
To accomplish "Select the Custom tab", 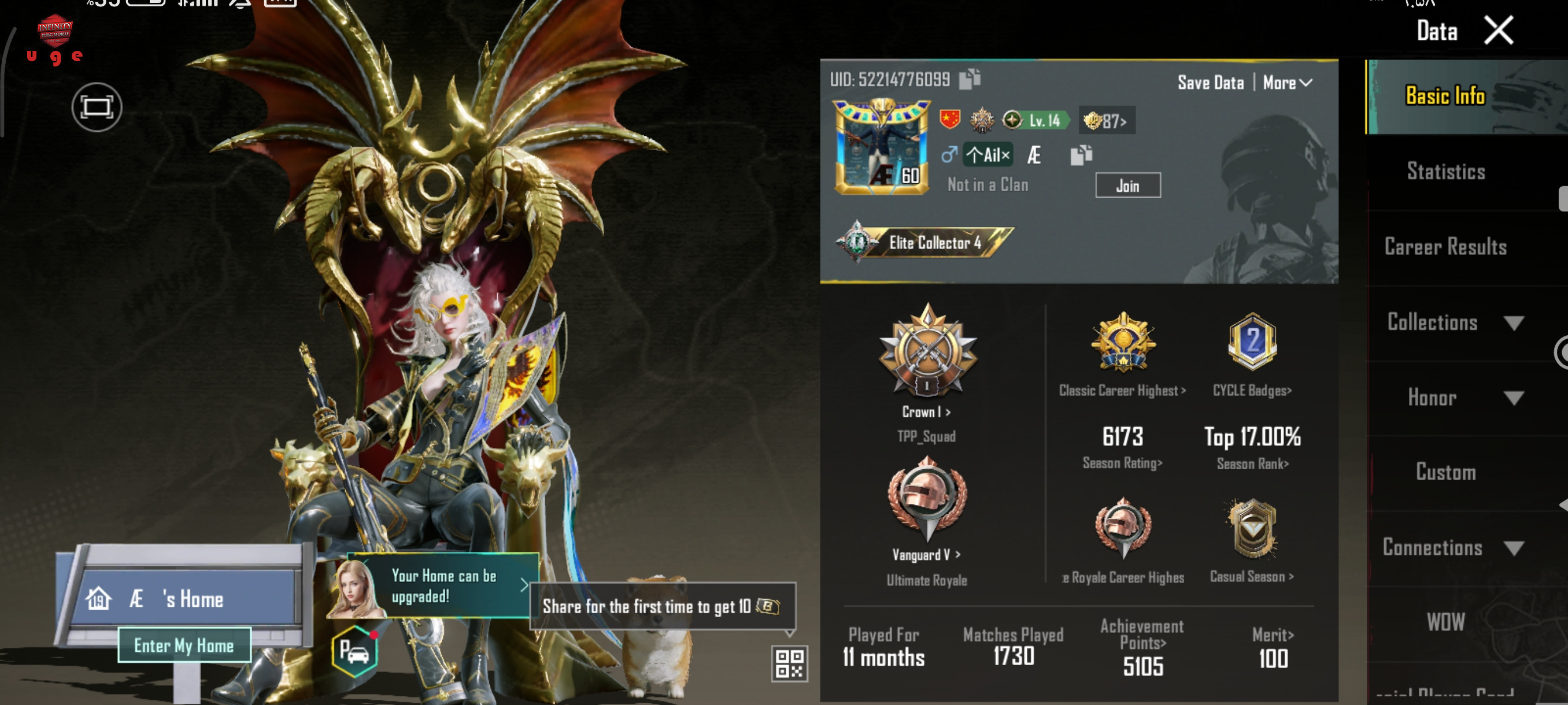I will coord(1445,473).
